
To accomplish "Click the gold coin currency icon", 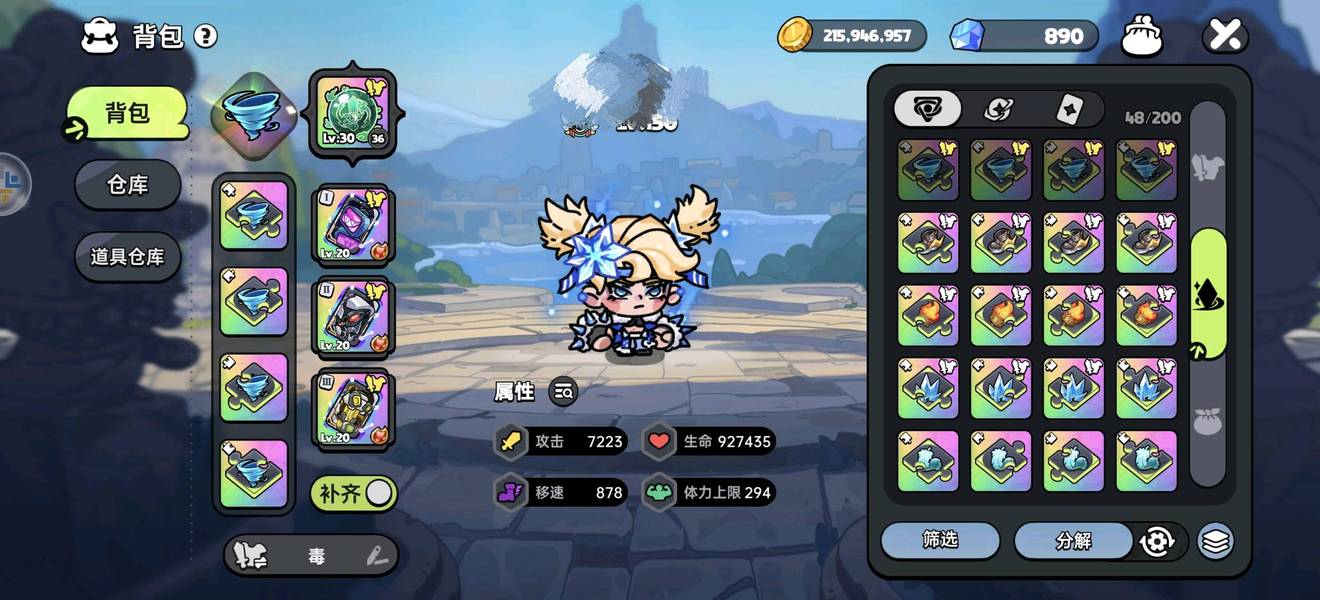I will [795, 35].
